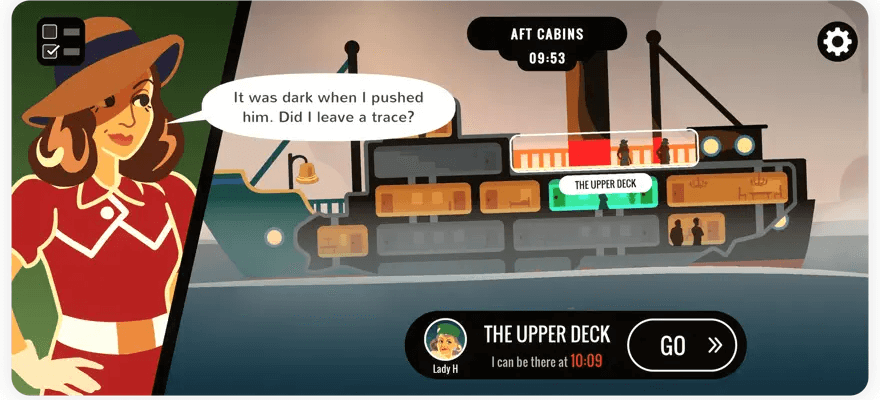Open the settings gear menu
880x400 pixels.
click(x=837, y=41)
